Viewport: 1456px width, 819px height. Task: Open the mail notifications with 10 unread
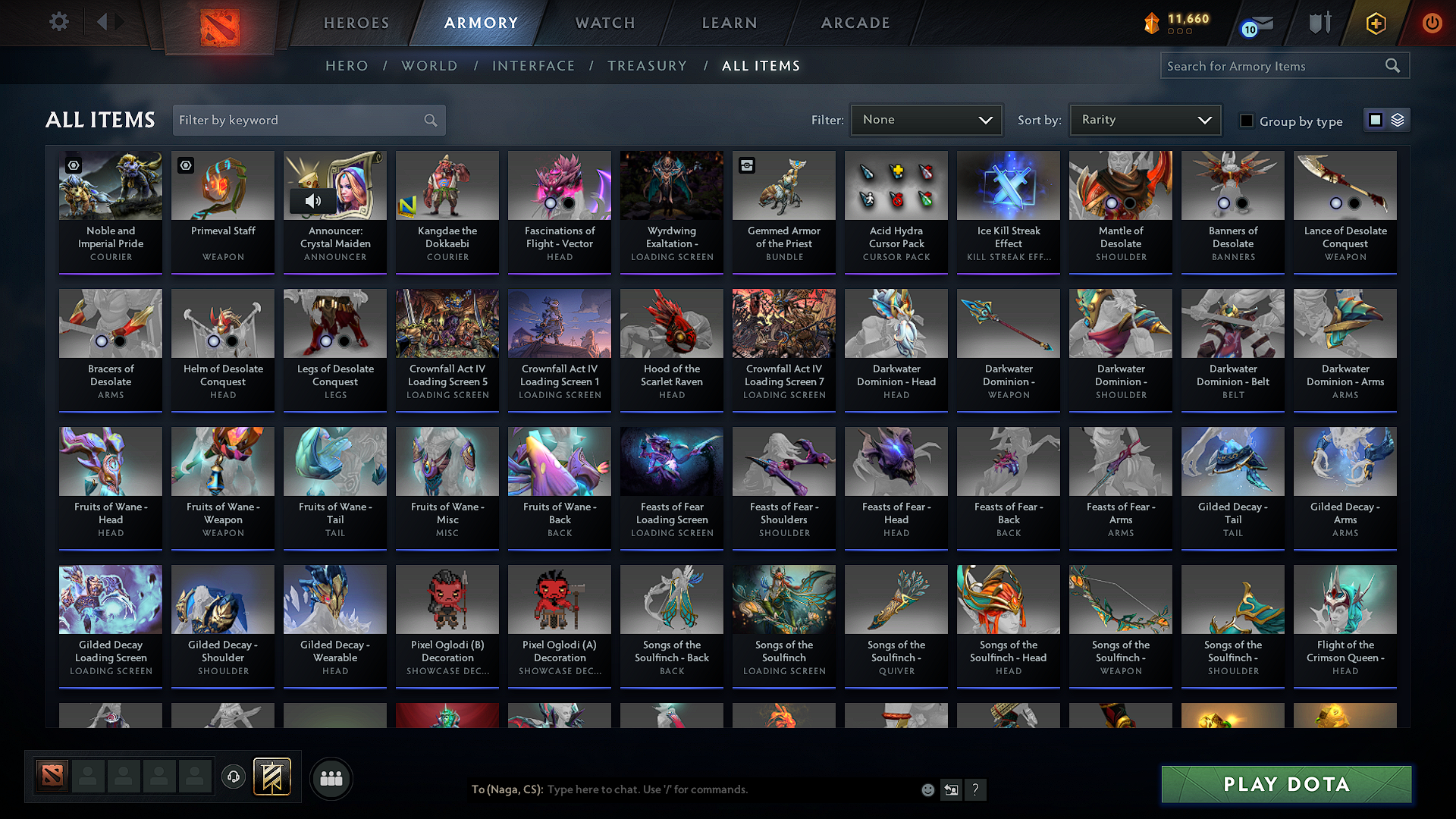pyautogui.click(x=1250, y=24)
